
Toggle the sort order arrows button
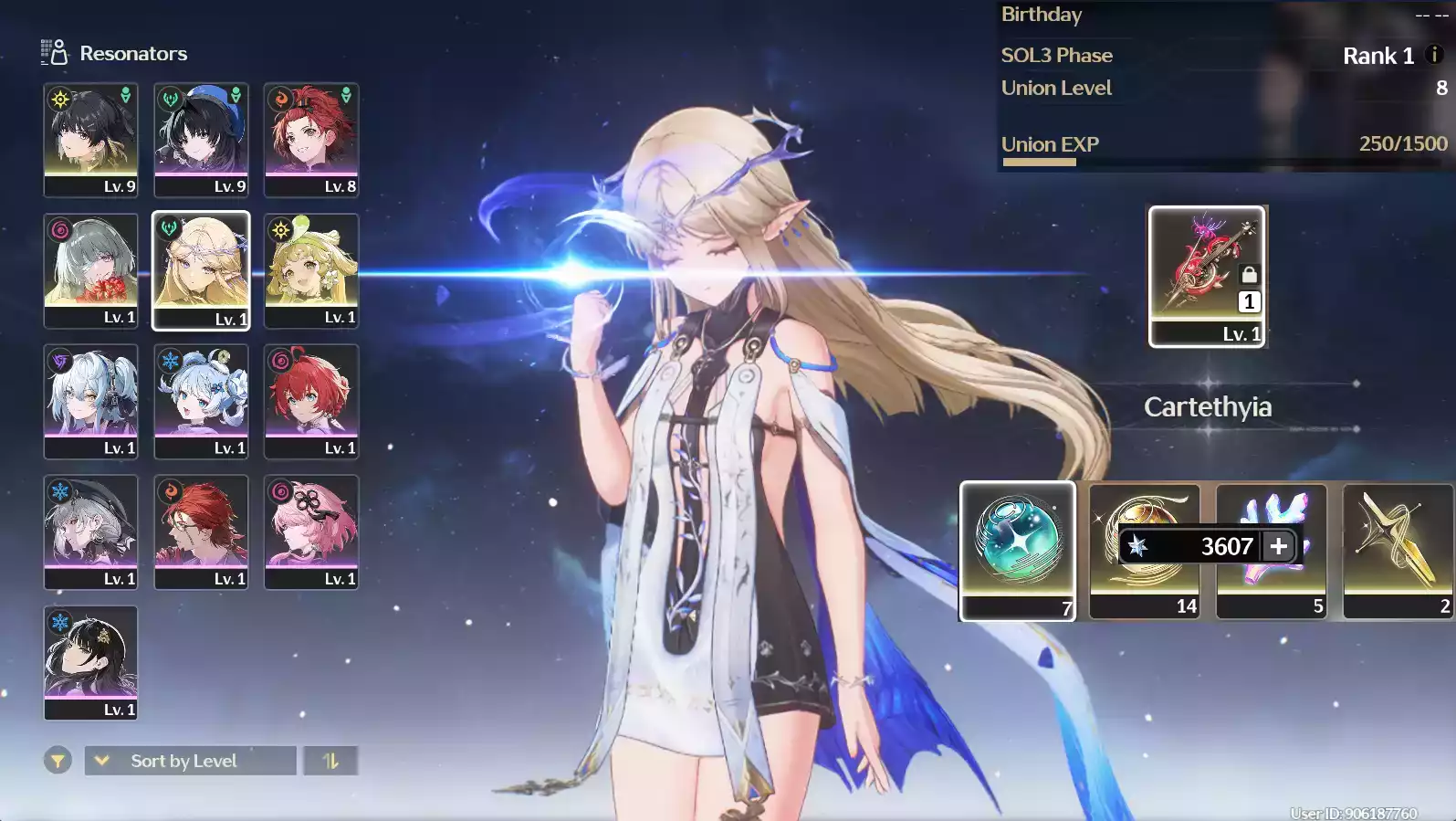(330, 761)
